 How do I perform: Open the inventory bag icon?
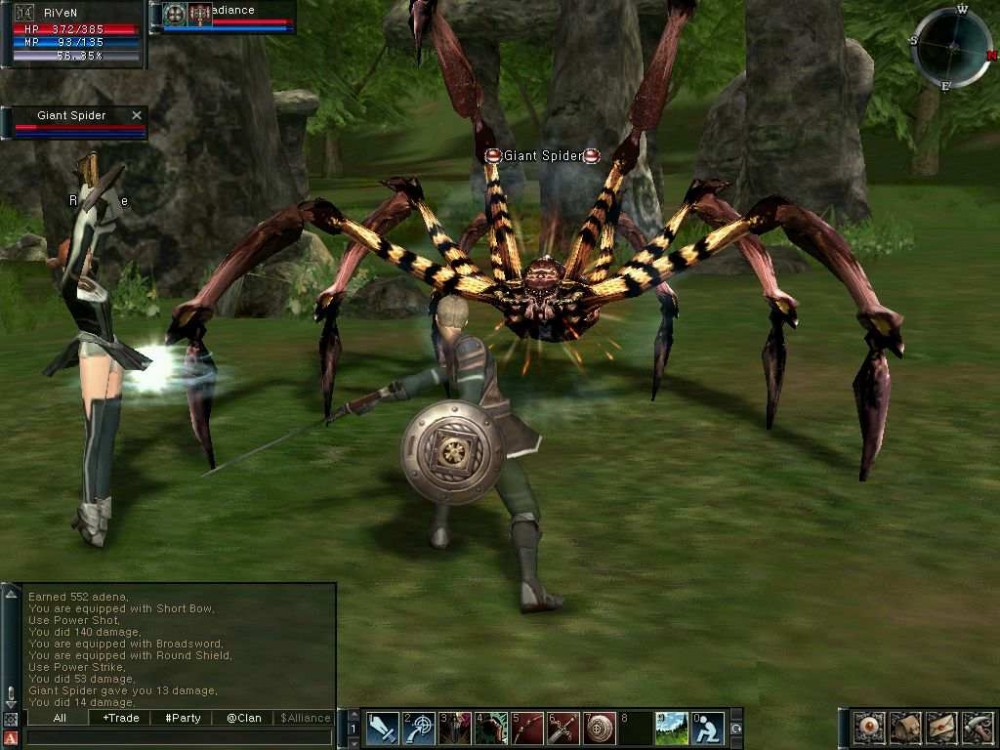point(905,729)
